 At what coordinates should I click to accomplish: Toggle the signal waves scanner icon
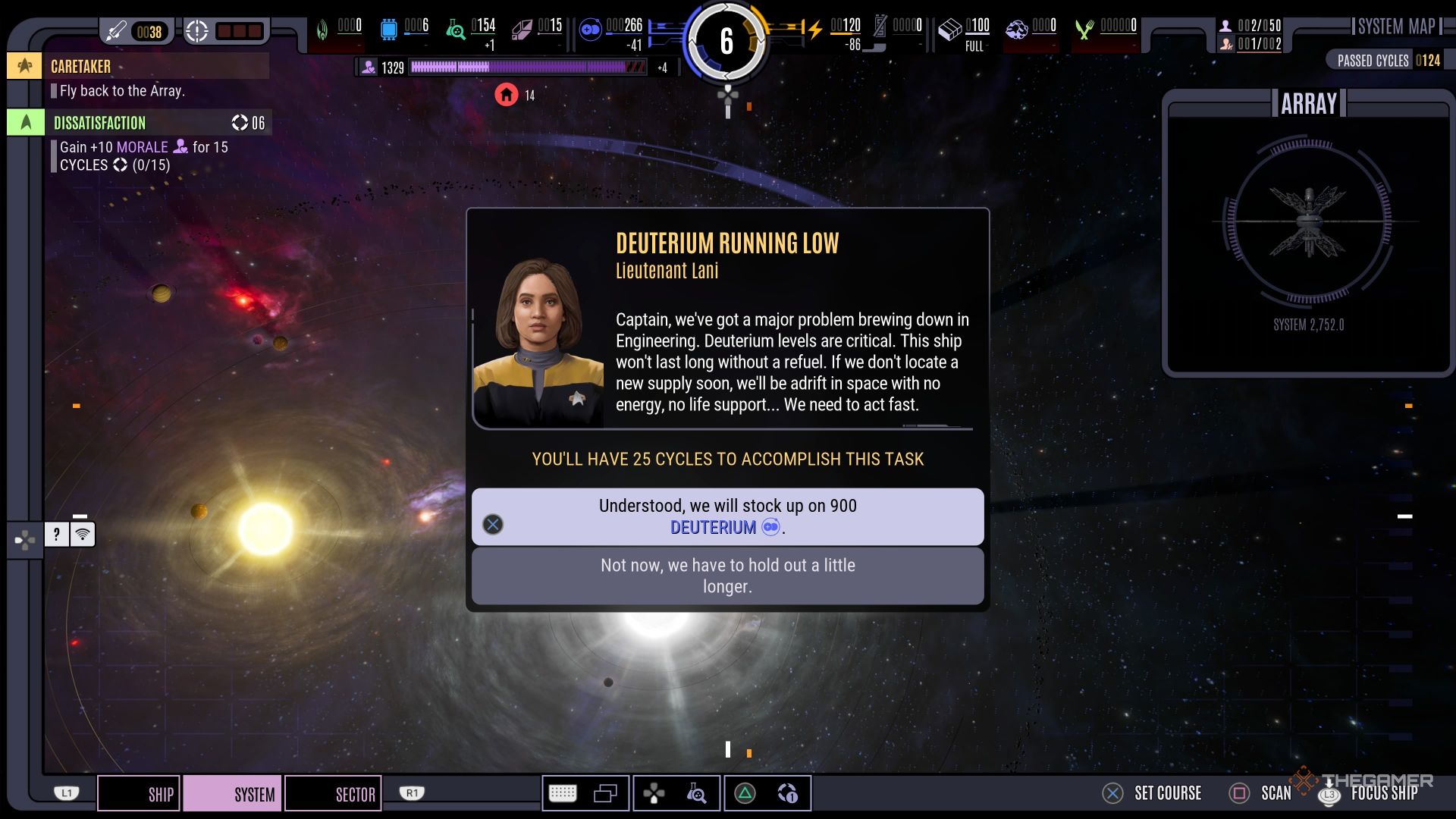pyautogui.click(x=83, y=535)
